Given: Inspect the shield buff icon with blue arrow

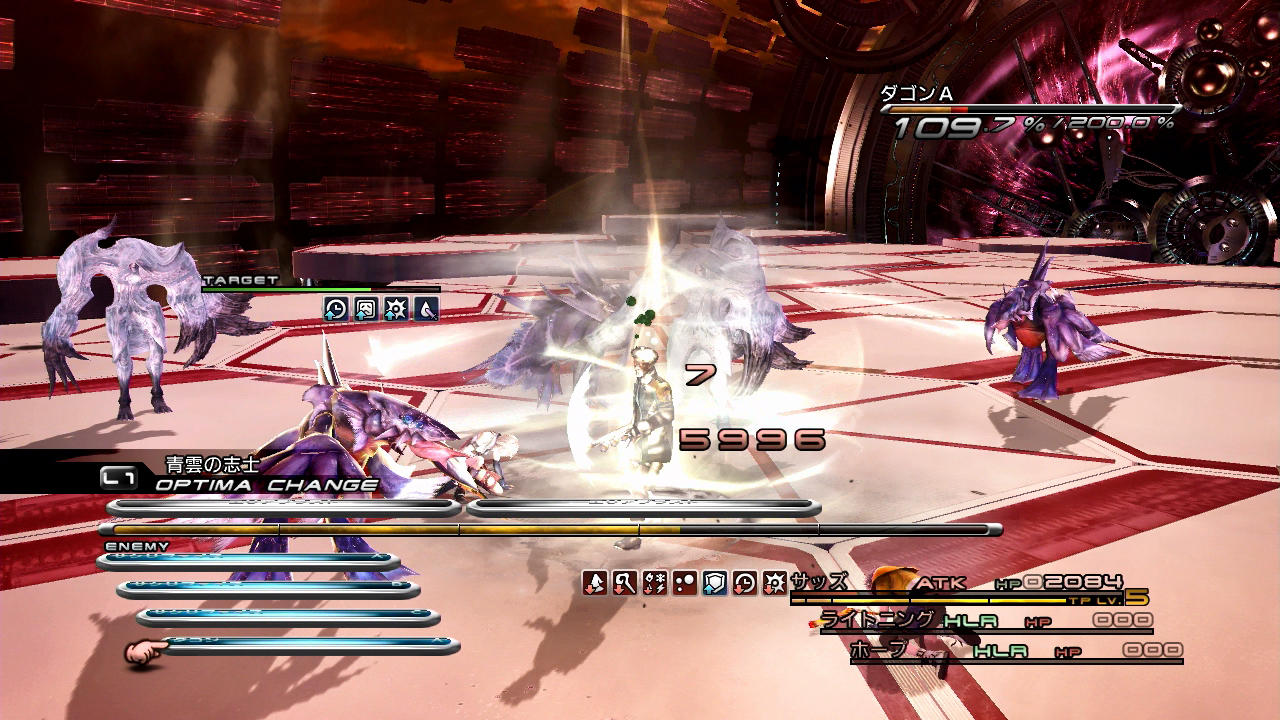Looking at the screenshot, I should (x=715, y=583).
